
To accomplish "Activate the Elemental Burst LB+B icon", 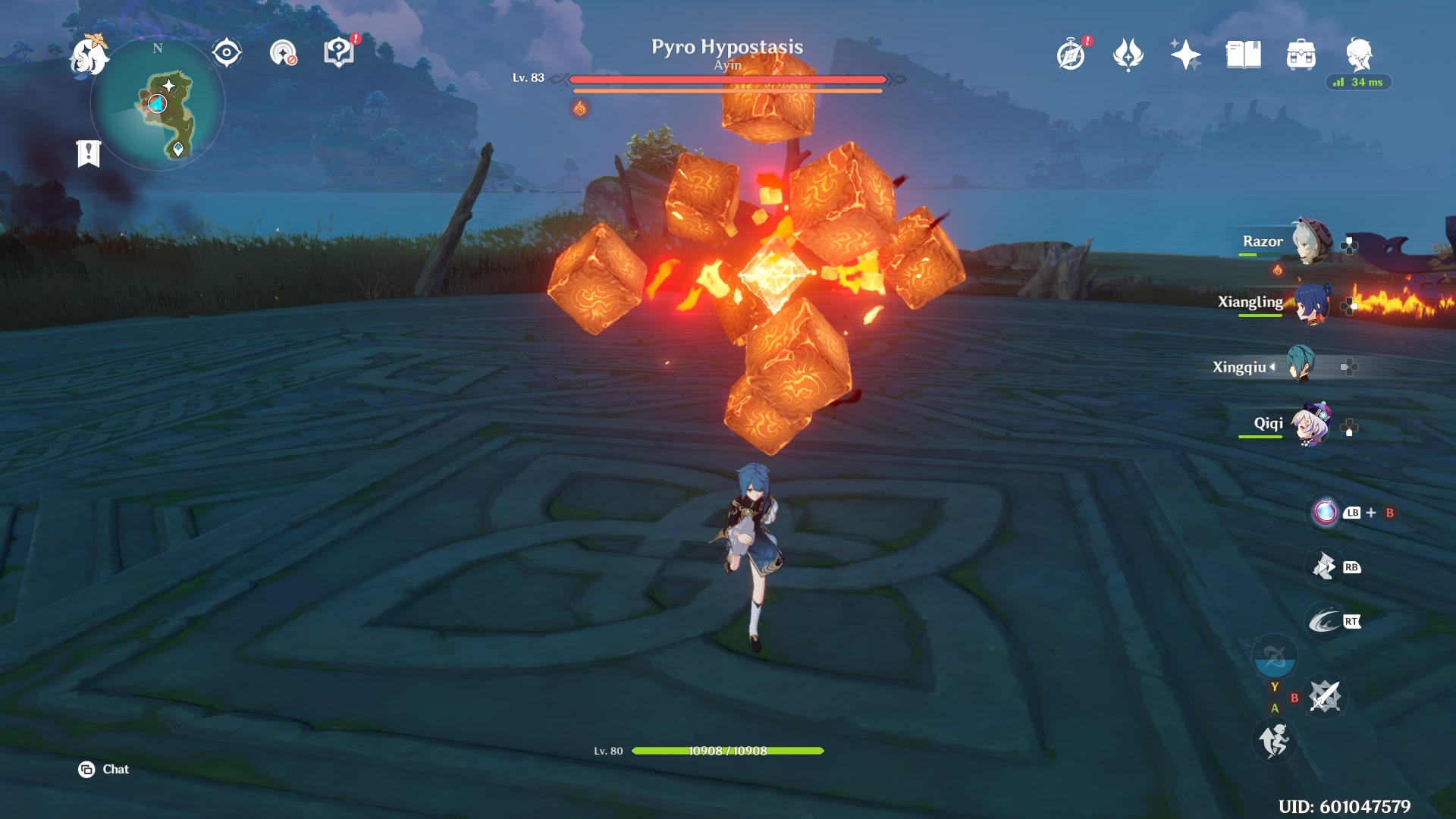I will point(1326,513).
